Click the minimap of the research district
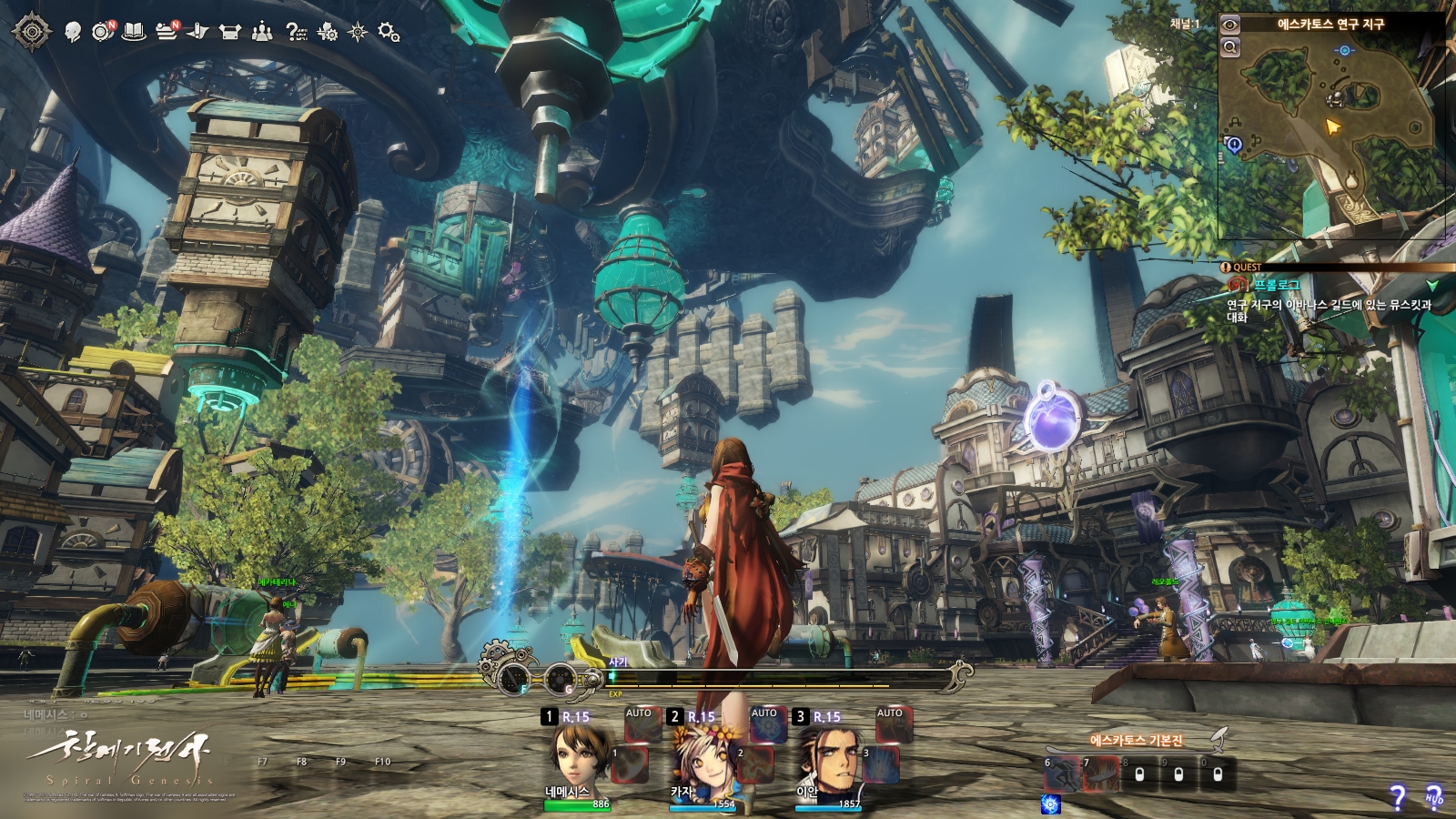Viewport: 1456px width, 819px height. click(x=1330, y=132)
